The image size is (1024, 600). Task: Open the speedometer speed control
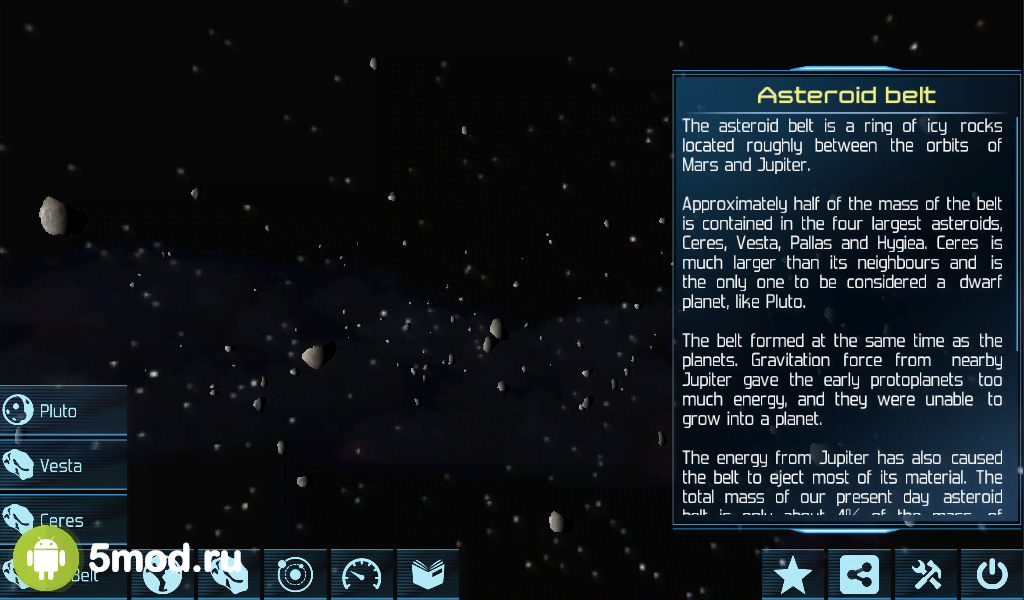click(362, 575)
